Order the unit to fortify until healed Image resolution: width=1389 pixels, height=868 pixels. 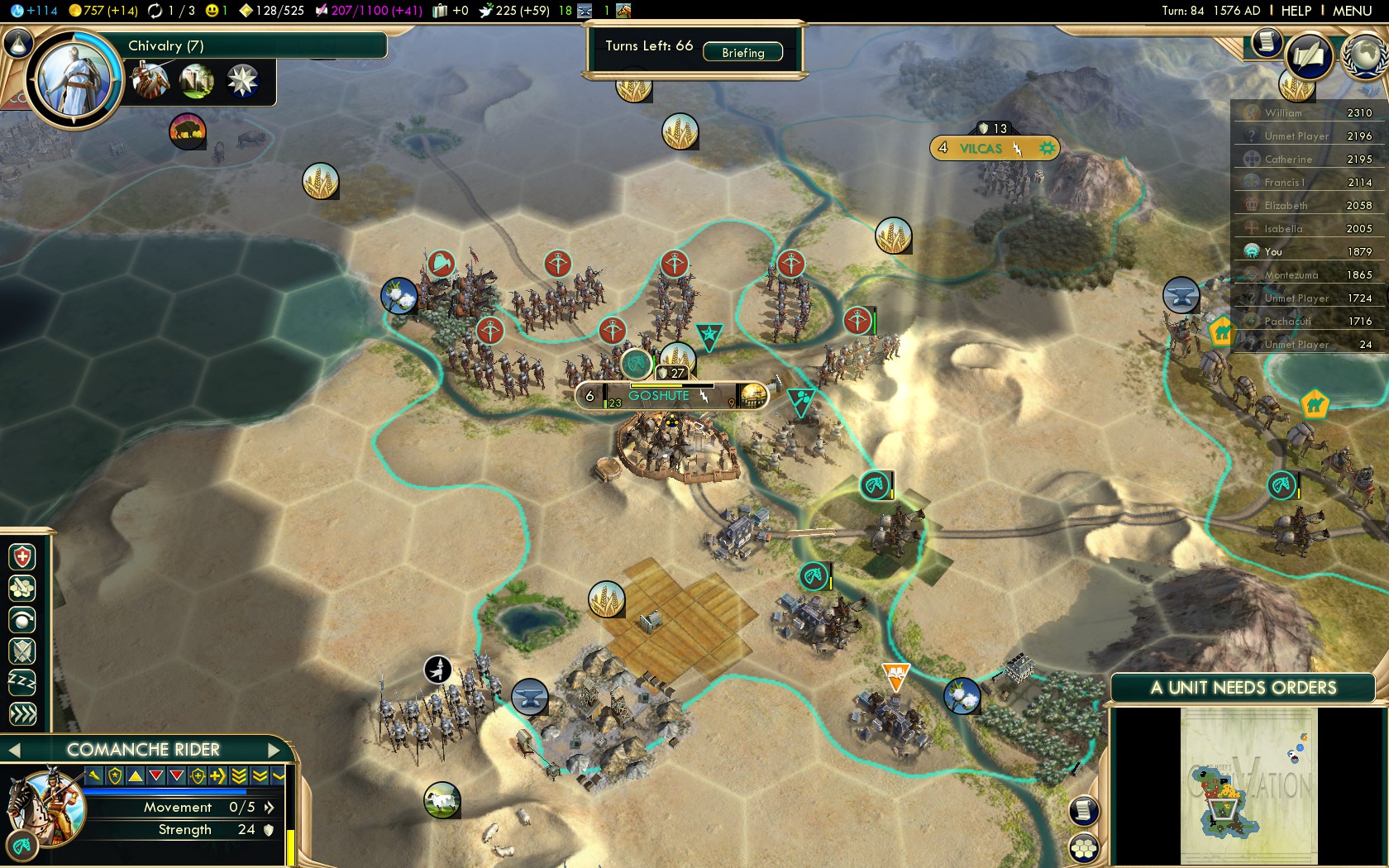[22, 557]
